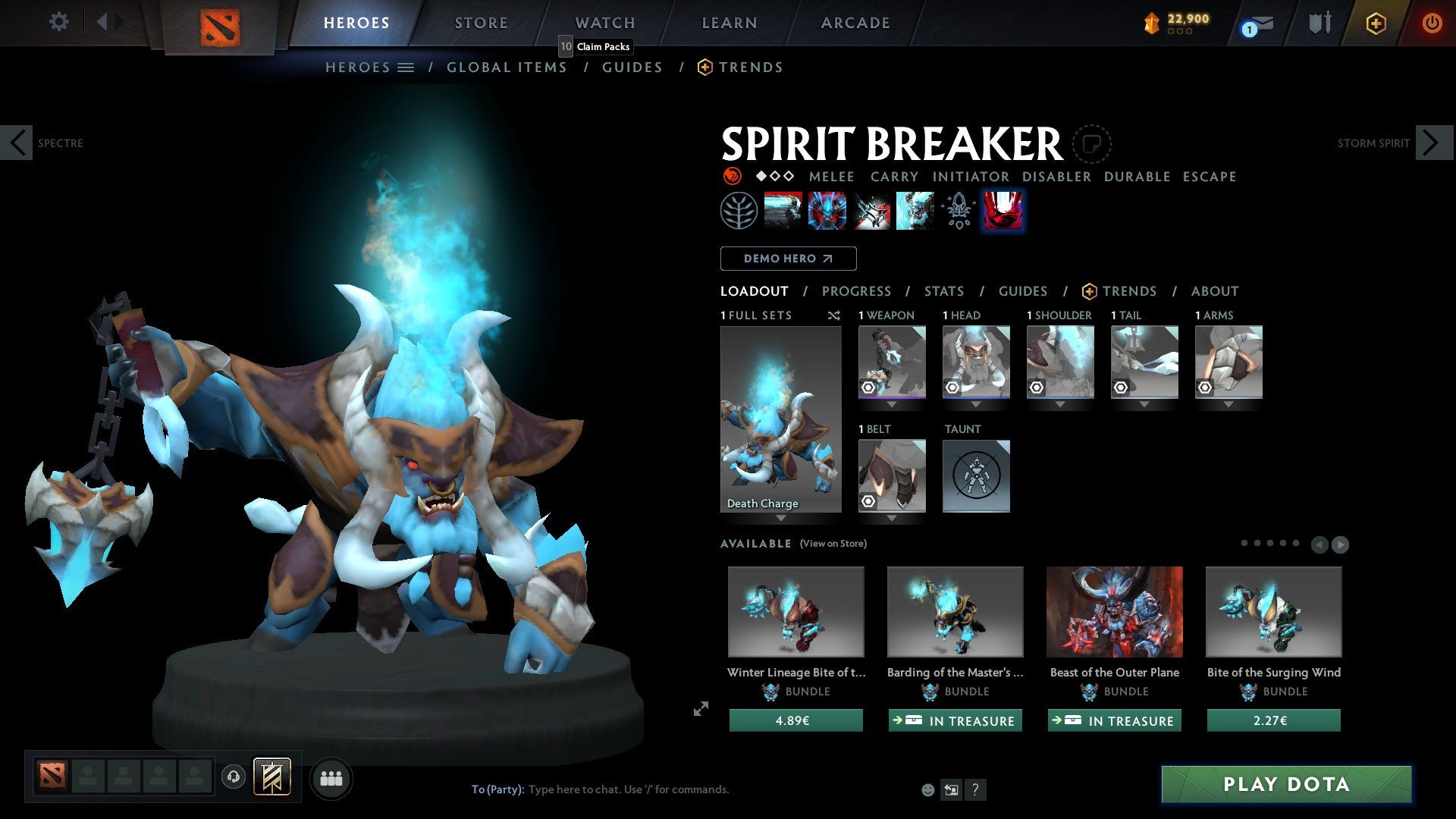The width and height of the screenshot is (1456, 819).
Task: Open the View on Store link
Action: 833,544
